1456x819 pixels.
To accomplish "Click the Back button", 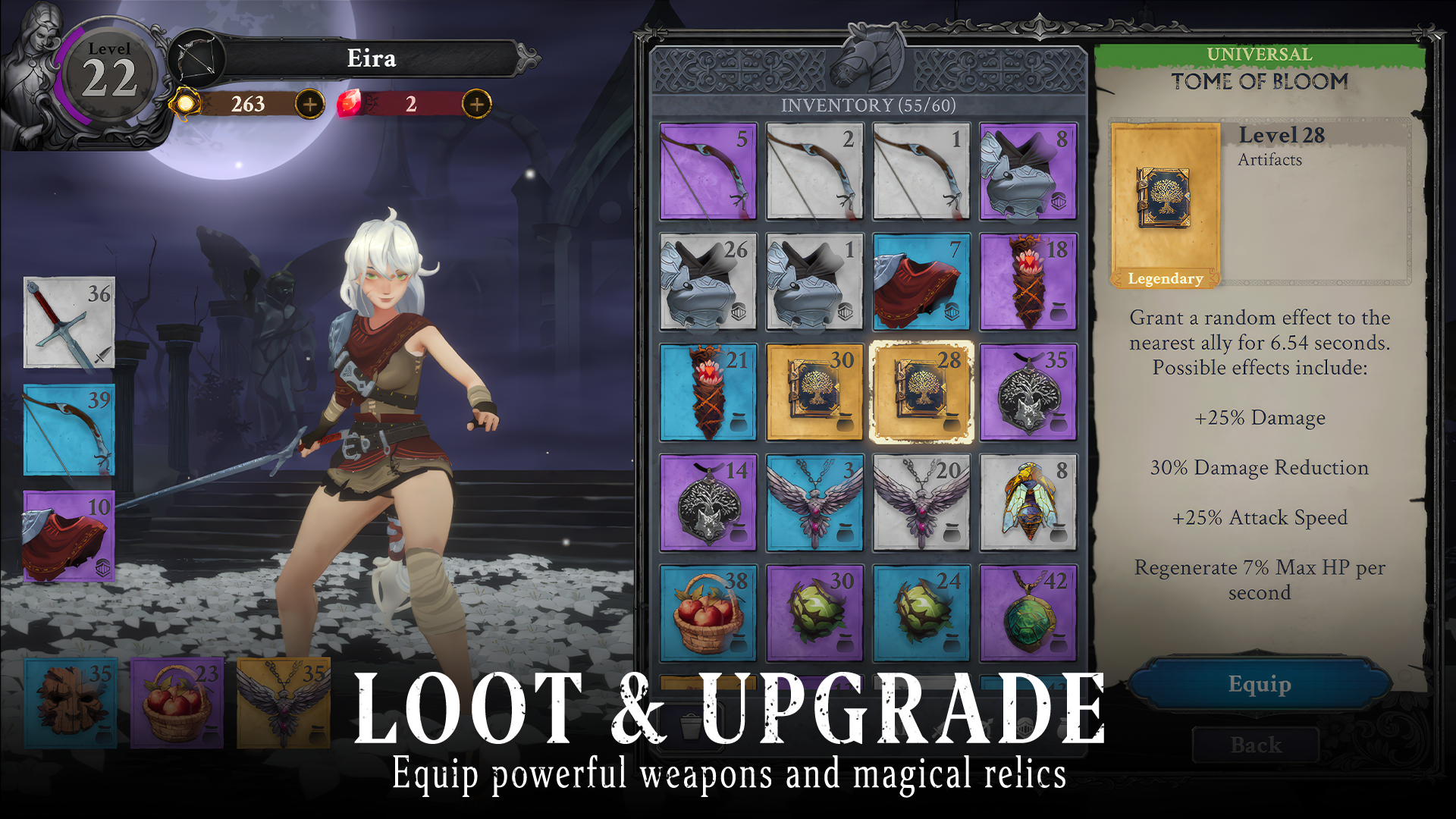I will pos(1257,745).
